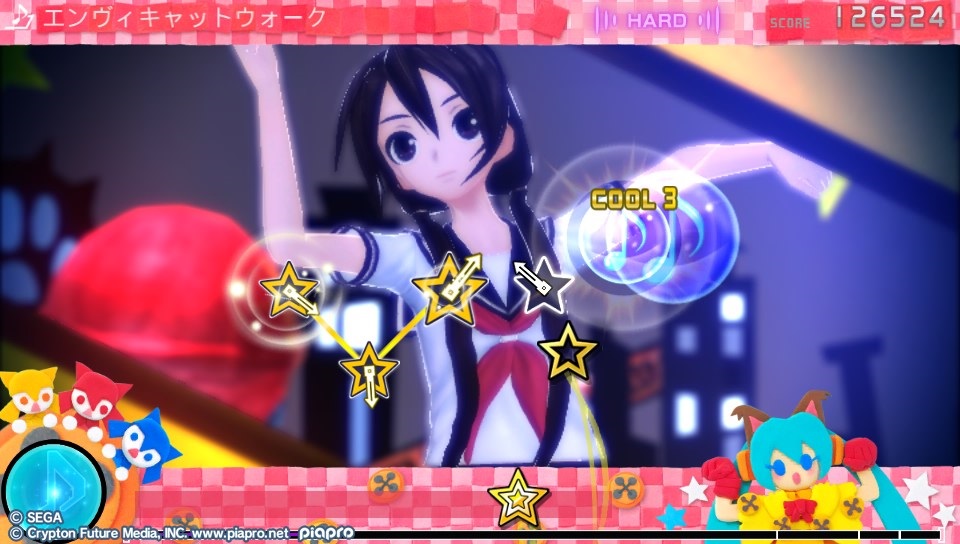Tap the gold star target pointing up-right
The width and height of the screenshot is (960, 544).
(x=448, y=288)
